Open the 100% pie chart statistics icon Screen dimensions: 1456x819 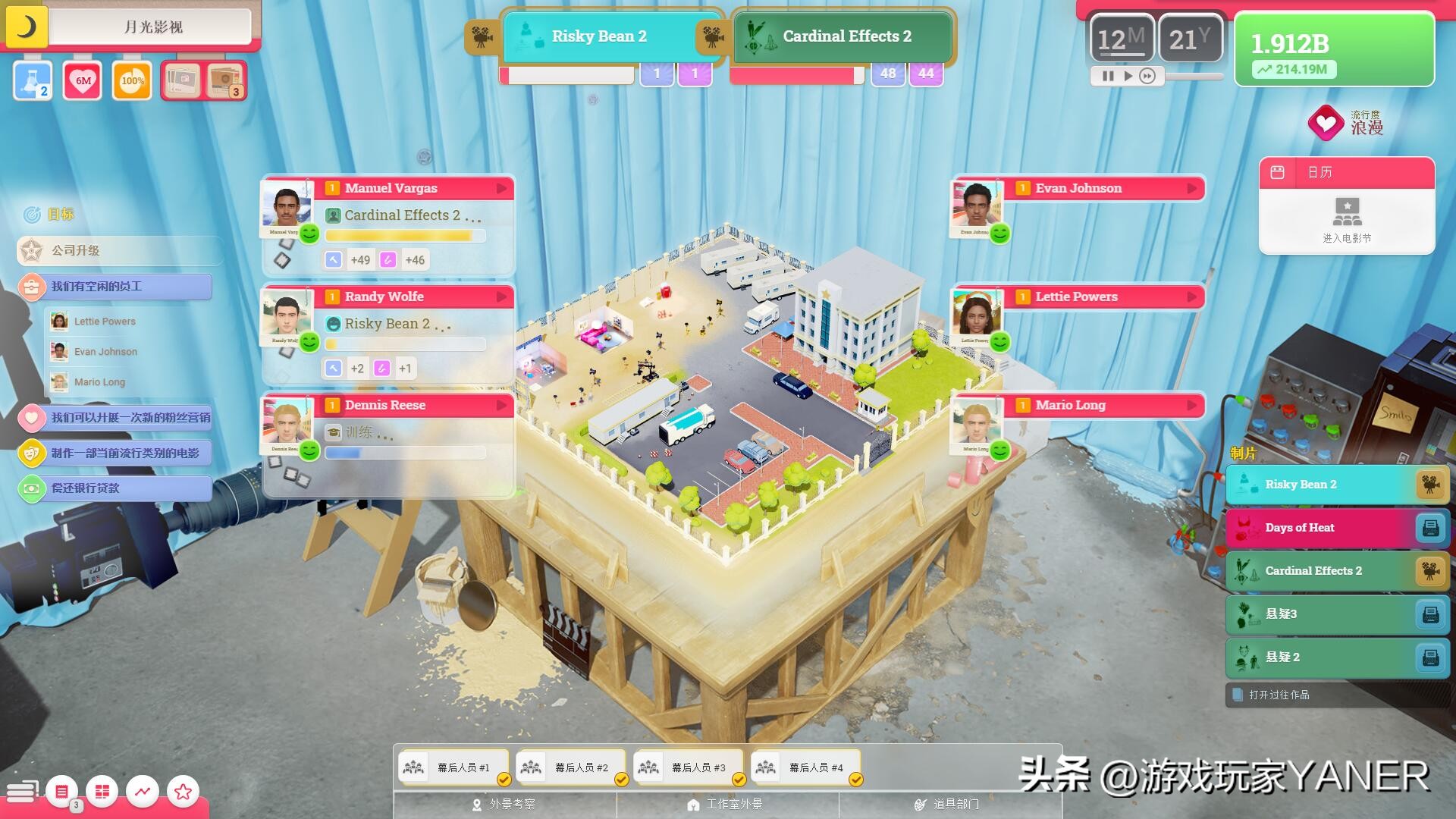pyautogui.click(x=131, y=80)
